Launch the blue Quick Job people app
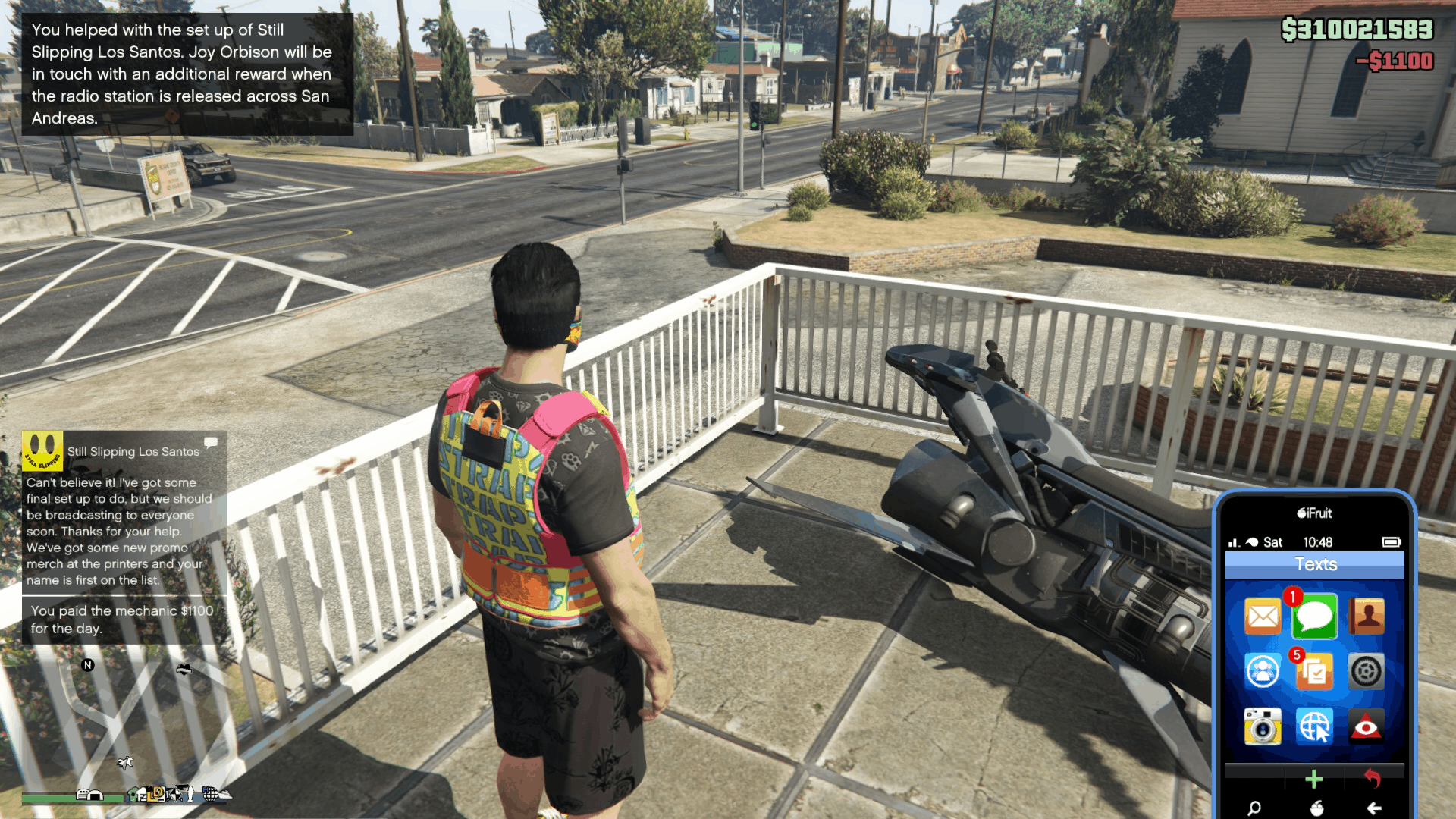 pyautogui.click(x=1263, y=671)
